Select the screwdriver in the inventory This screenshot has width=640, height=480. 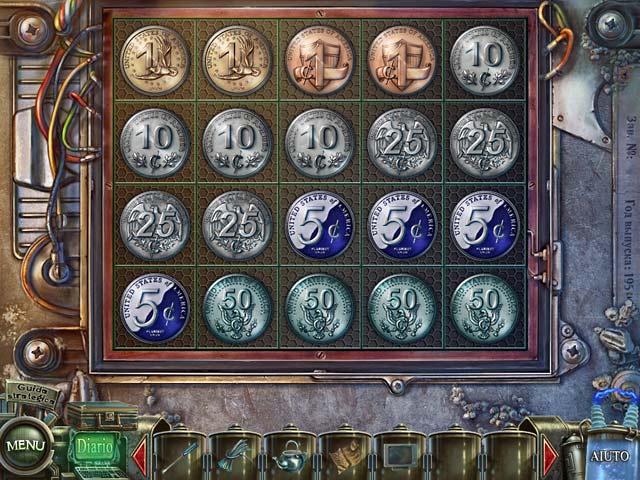coord(178,456)
